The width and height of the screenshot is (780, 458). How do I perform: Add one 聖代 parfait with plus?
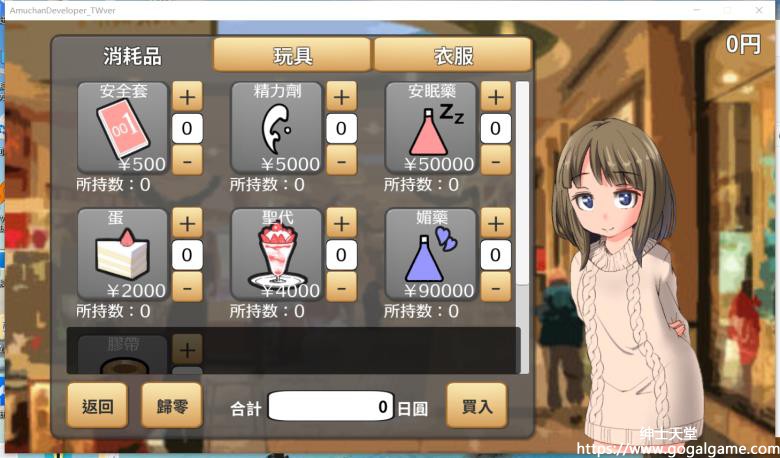click(341, 223)
